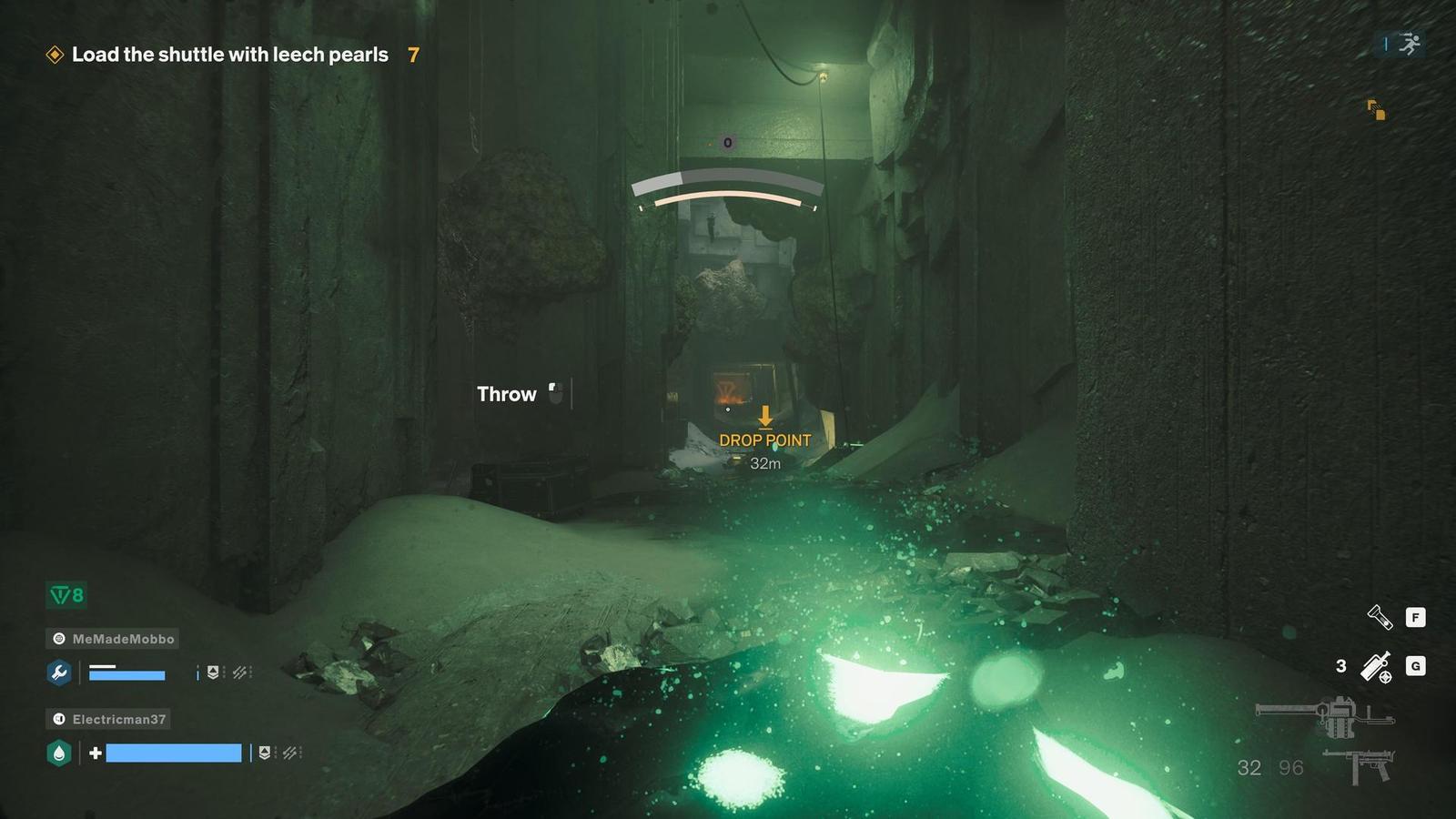Click the ammo counter reading 32 | 96
This screenshot has width=1456, height=819.
coord(1270,767)
